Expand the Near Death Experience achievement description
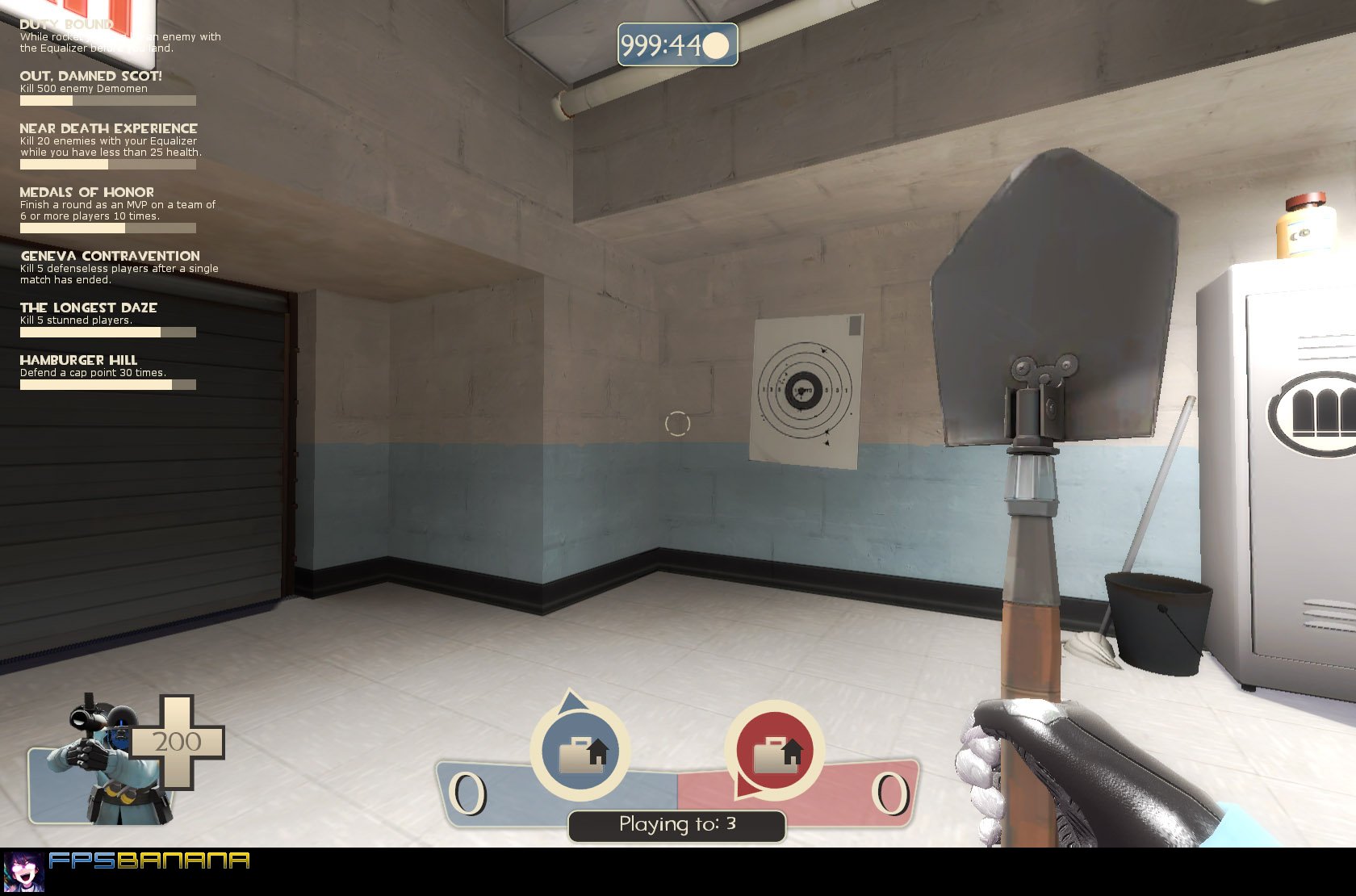Image resolution: width=1356 pixels, height=896 pixels. [108, 128]
